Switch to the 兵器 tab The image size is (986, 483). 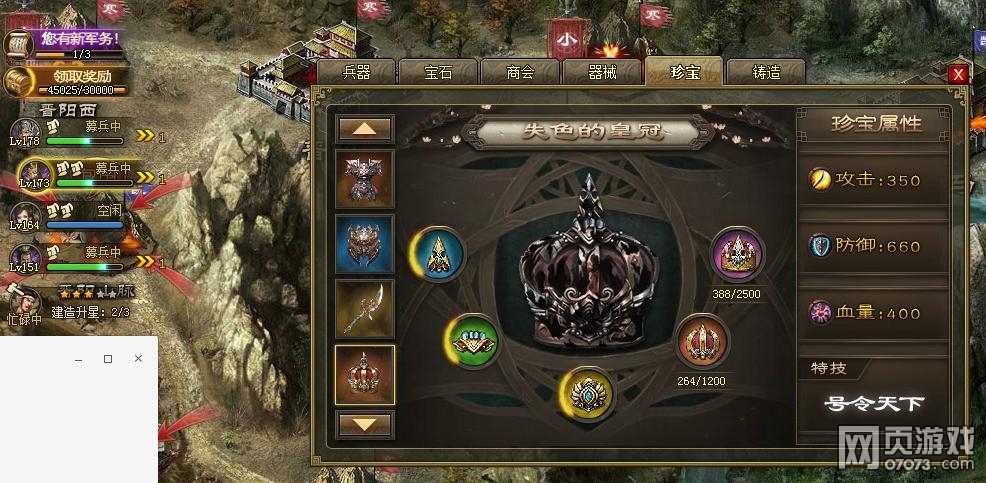[356, 72]
